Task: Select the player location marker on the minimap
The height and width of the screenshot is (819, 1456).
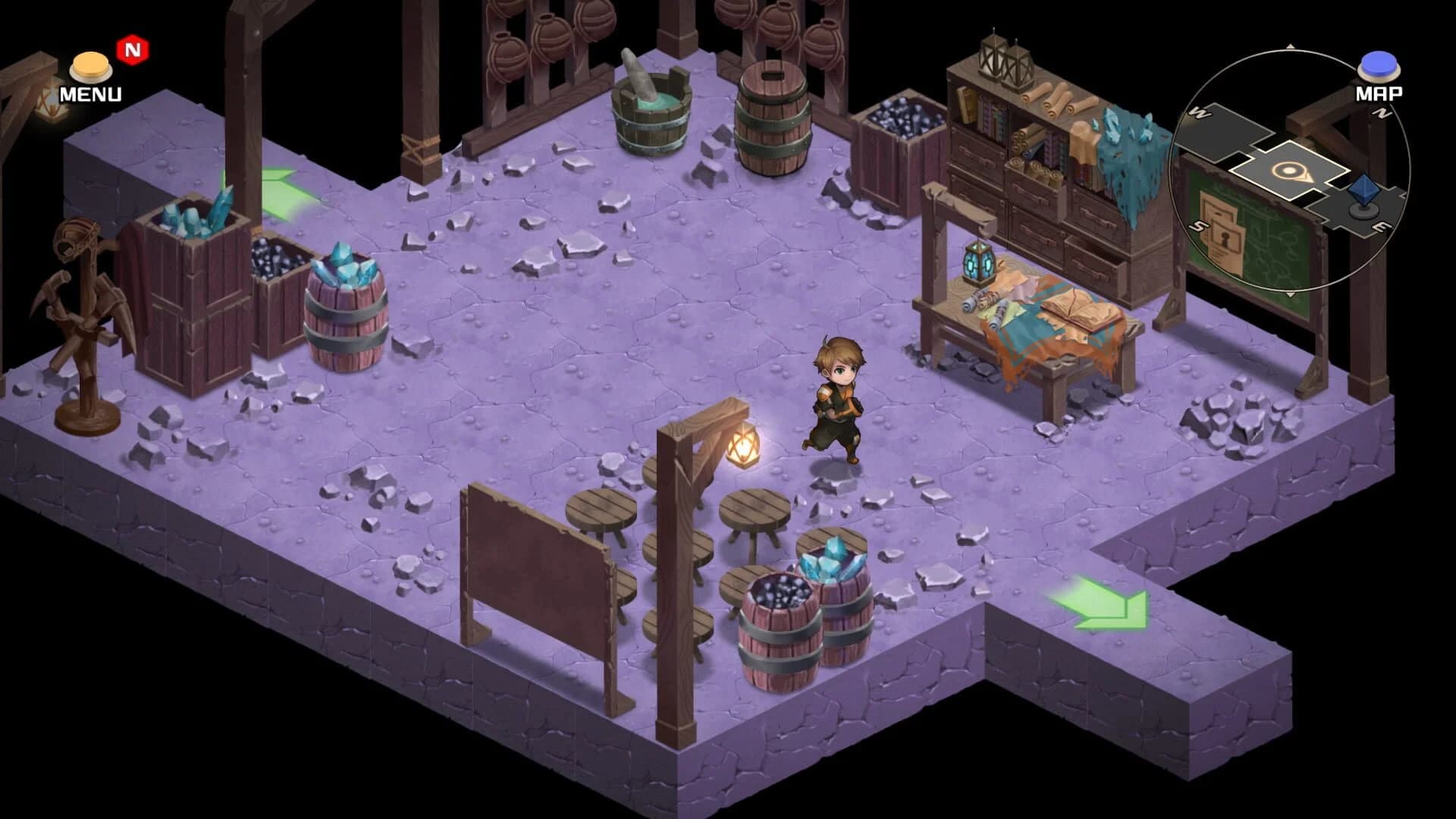Action: (x=1290, y=172)
